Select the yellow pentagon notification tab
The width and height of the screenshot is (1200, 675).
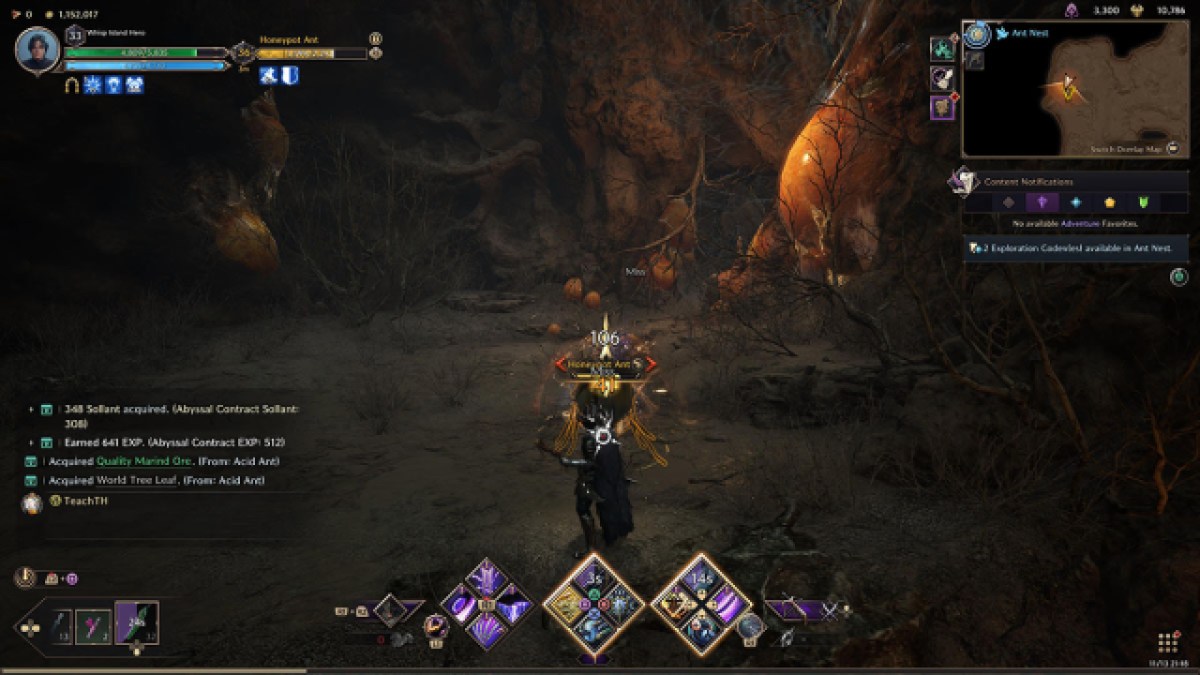click(x=1109, y=202)
